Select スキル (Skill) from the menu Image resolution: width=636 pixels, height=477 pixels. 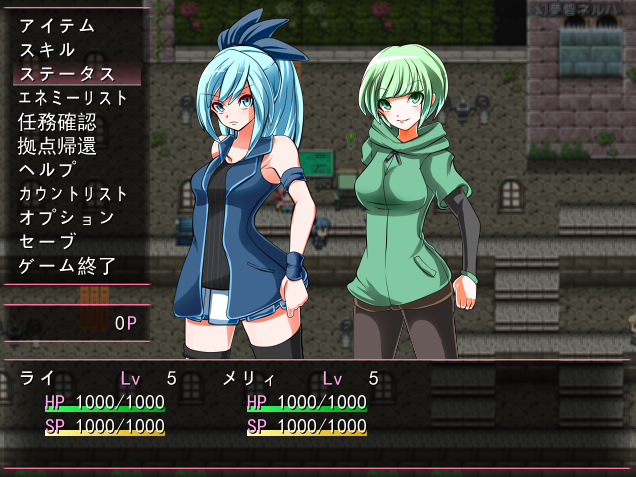point(47,50)
